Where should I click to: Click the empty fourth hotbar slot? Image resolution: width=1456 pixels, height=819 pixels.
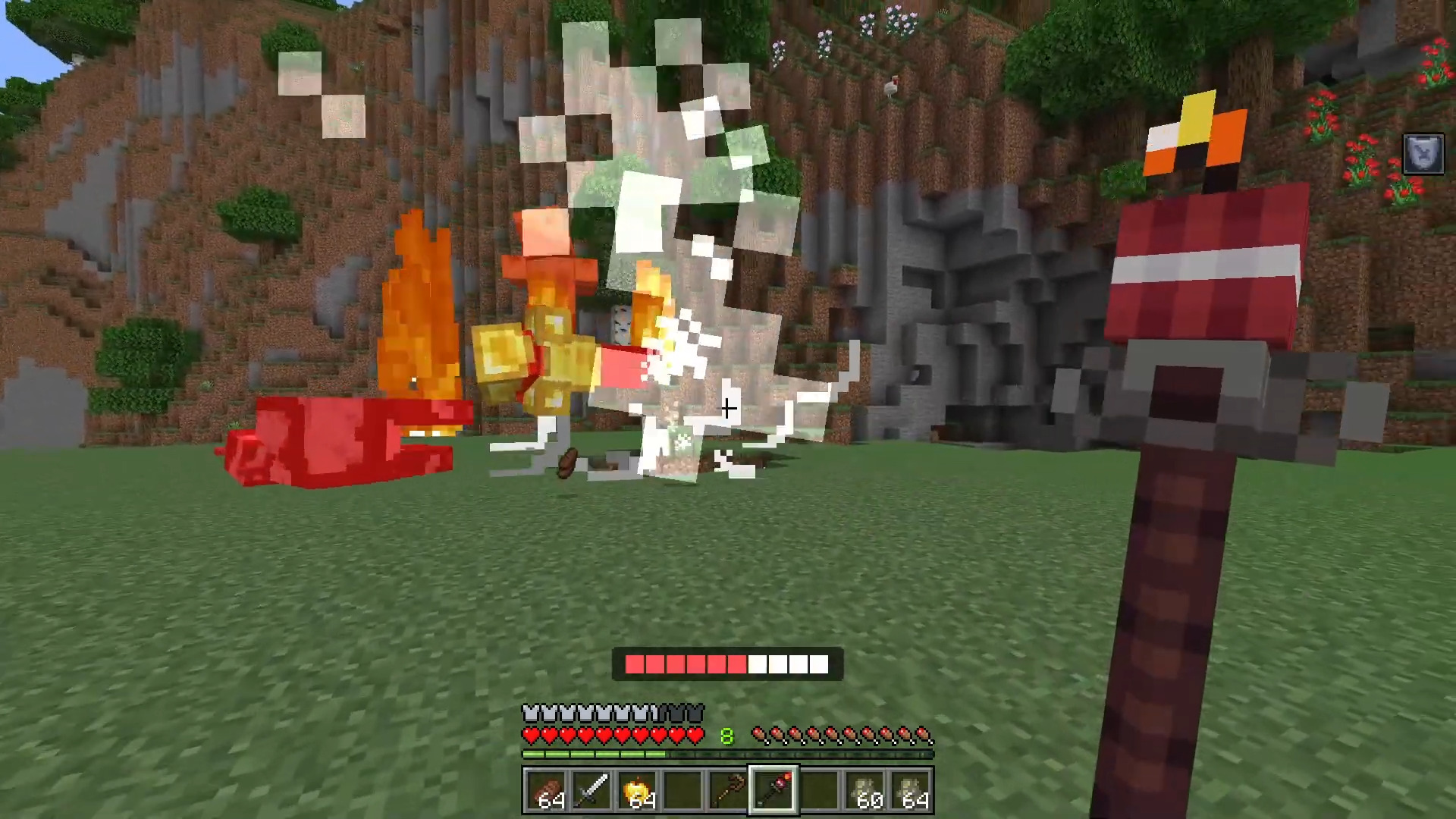[x=684, y=790]
